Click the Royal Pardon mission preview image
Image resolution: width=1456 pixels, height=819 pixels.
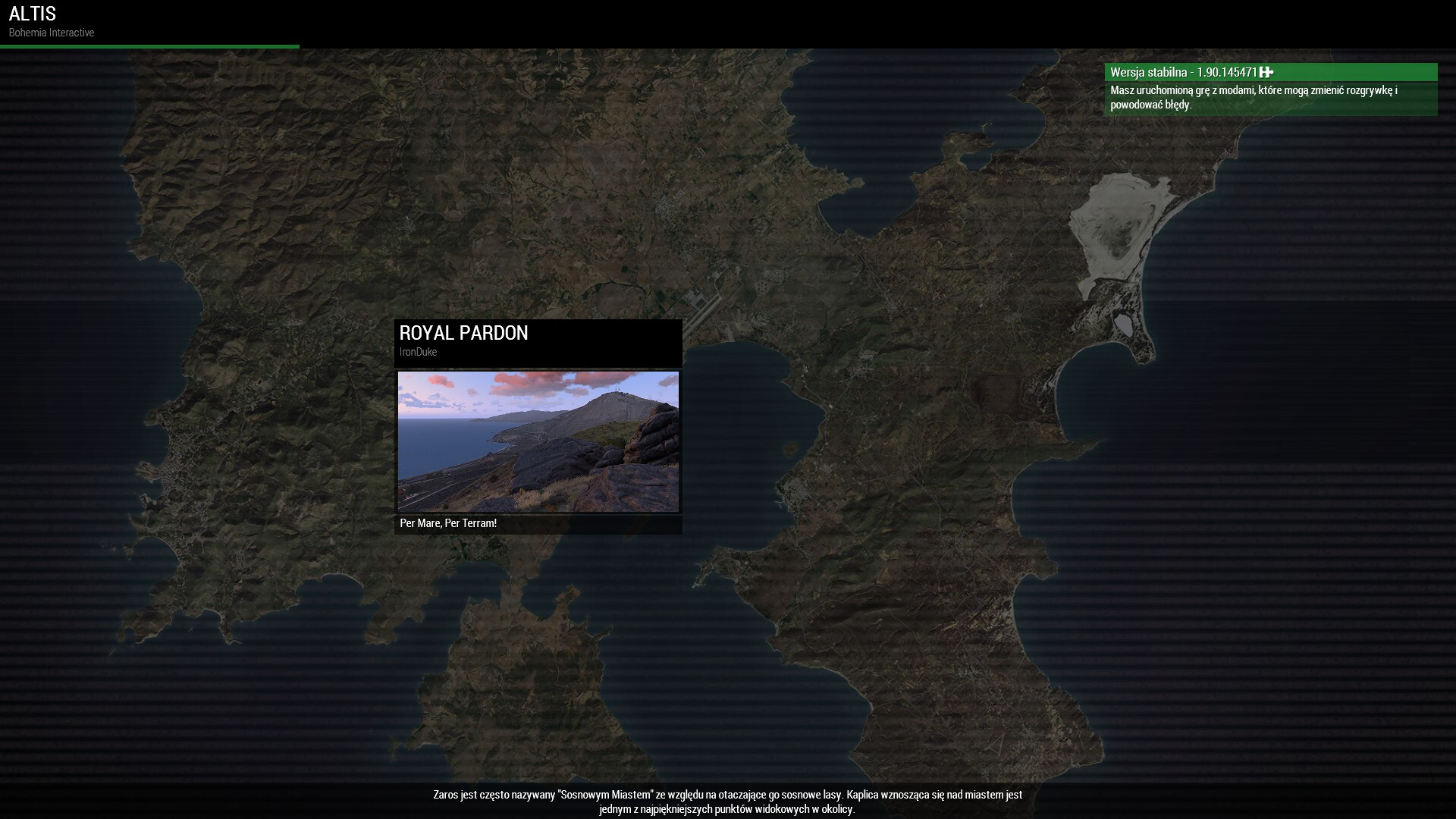[x=538, y=441]
